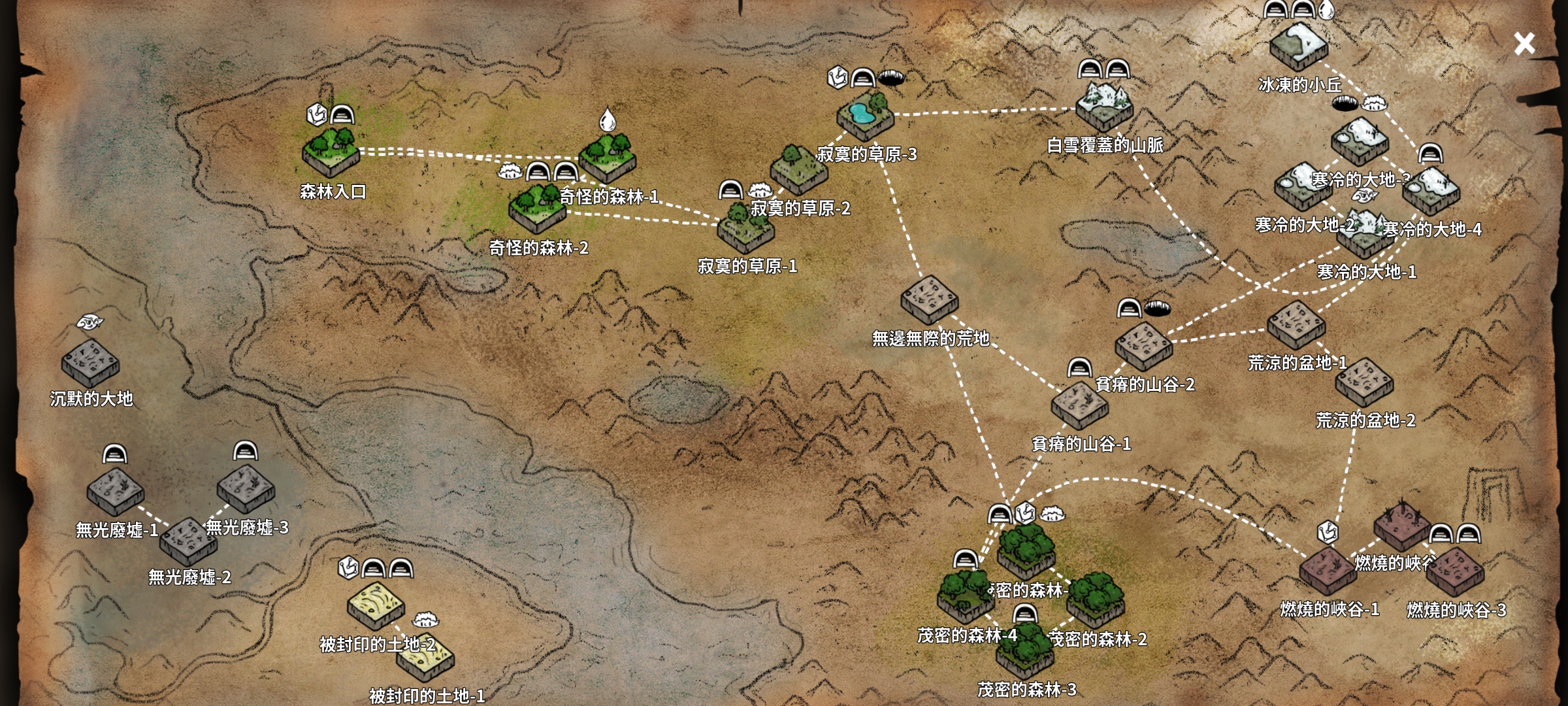The image size is (1568, 706).
Task: Pick the 無光廢墟-2 map tile
Action: pos(188,541)
